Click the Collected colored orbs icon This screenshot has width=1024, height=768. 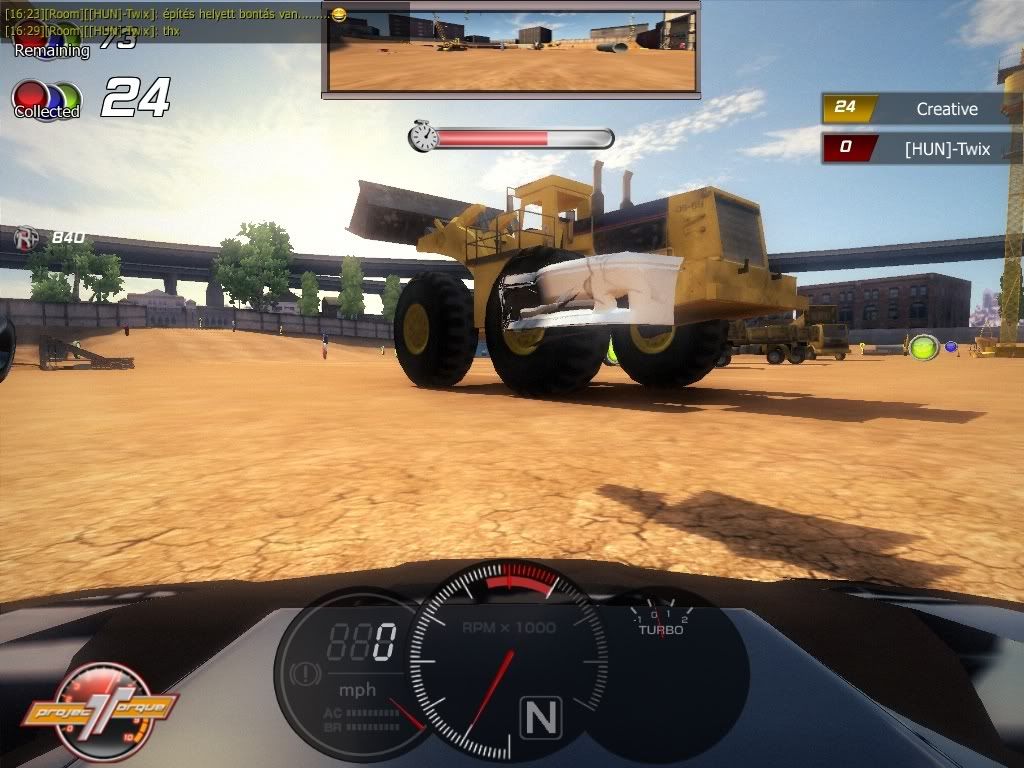point(46,100)
